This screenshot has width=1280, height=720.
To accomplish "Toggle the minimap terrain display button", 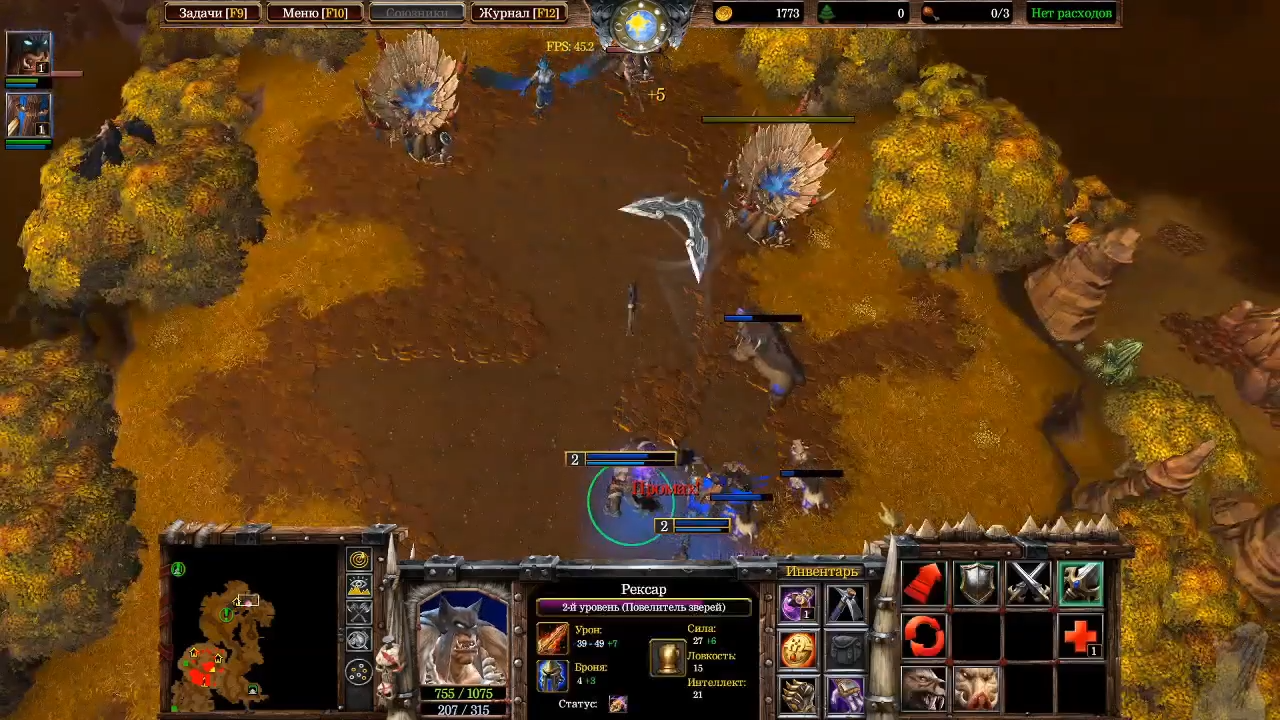I will 358,587.
